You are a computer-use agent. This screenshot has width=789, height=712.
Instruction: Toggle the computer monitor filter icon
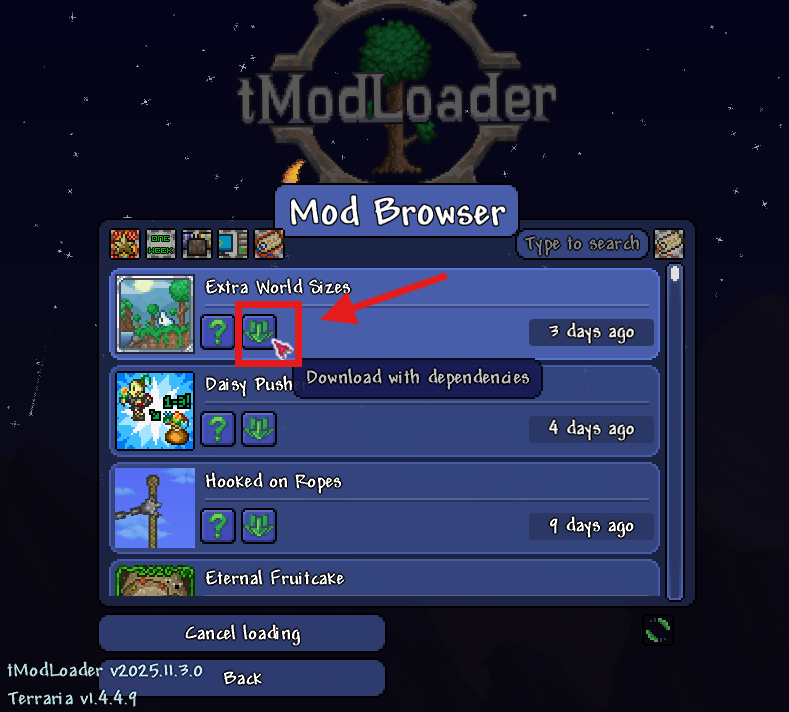coord(232,244)
